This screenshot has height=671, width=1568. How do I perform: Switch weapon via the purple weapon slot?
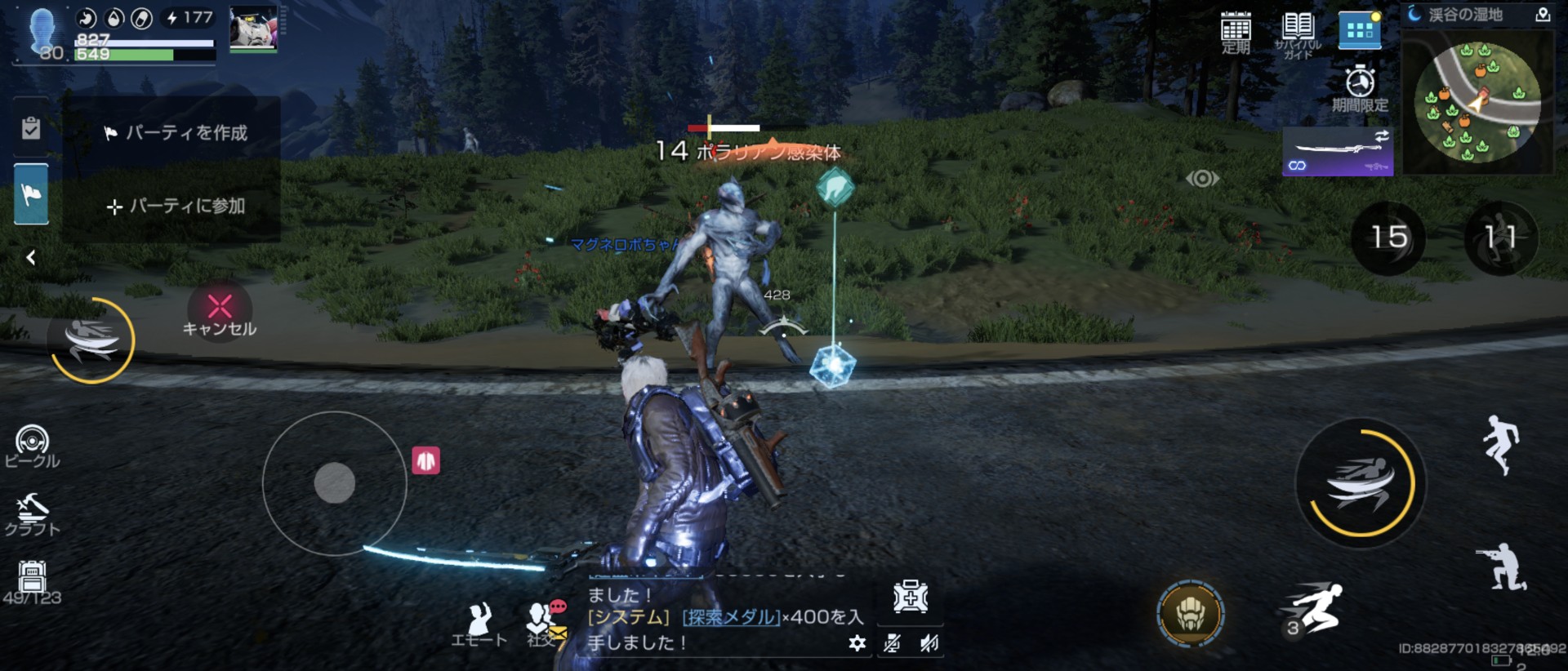coord(1338,152)
